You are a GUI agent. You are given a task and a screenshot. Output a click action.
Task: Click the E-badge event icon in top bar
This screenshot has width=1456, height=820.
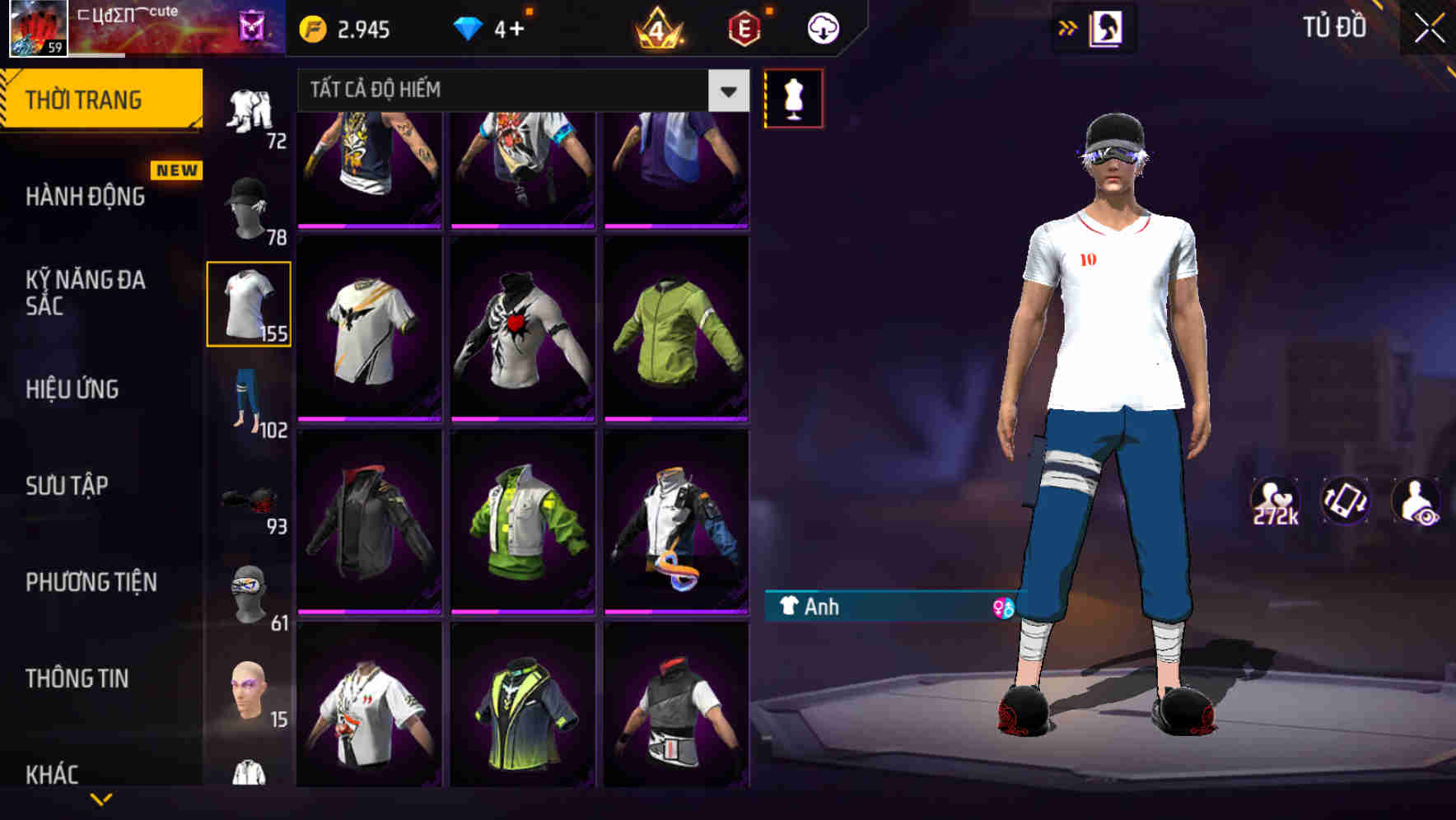coord(742,27)
